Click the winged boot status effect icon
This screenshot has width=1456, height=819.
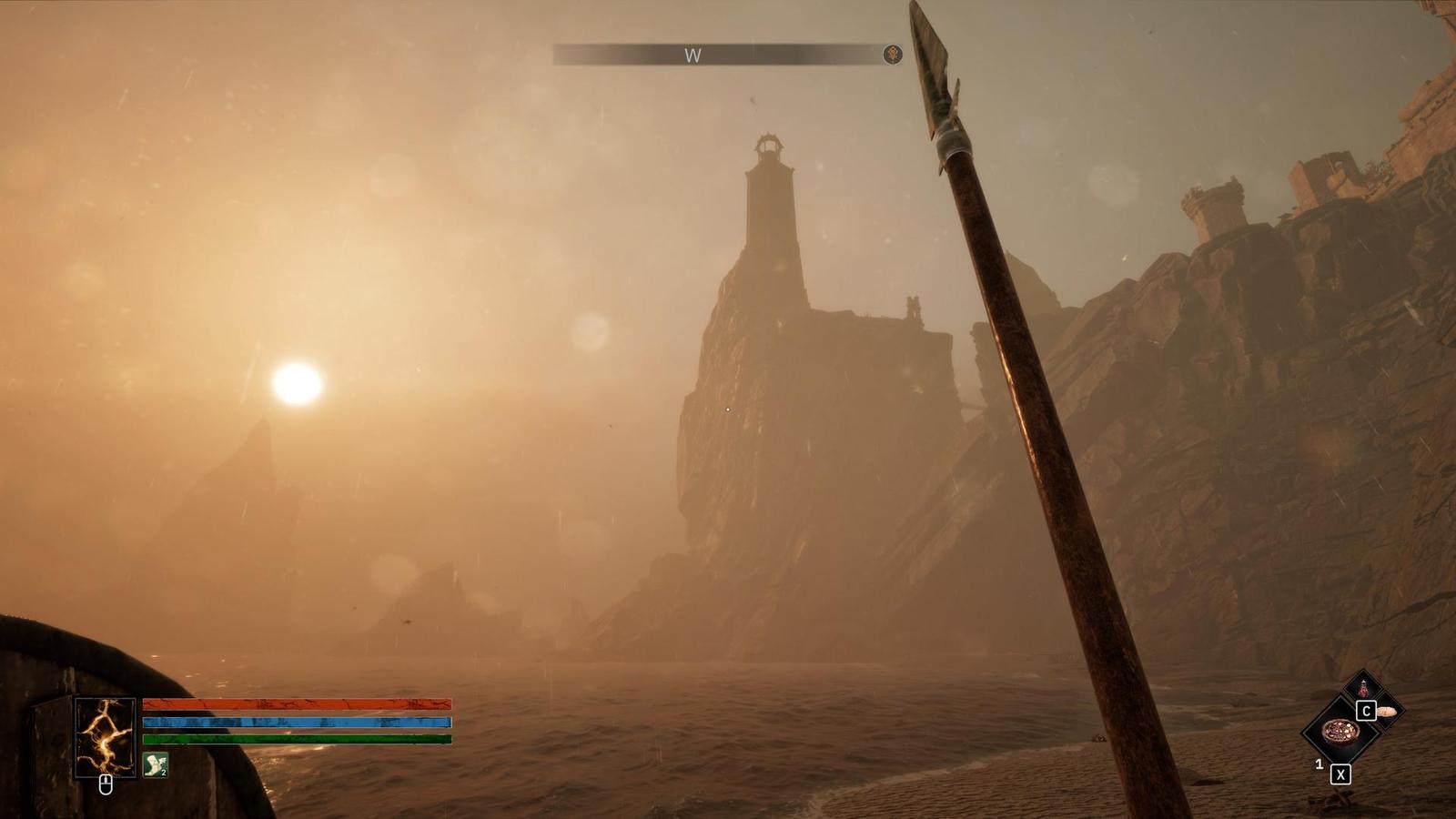pyautogui.click(x=156, y=765)
